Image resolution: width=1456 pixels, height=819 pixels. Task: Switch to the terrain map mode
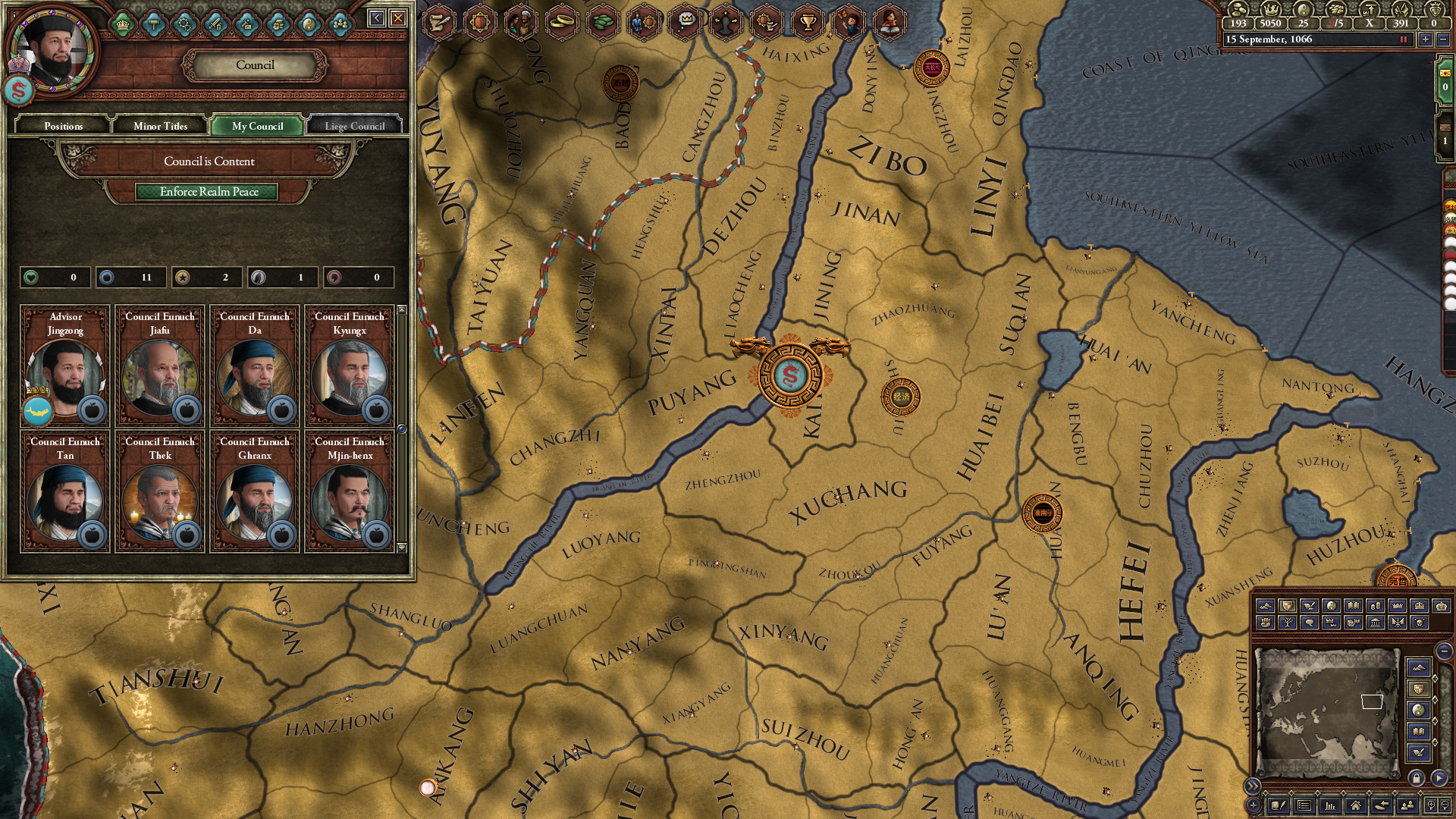[1265, 605]
